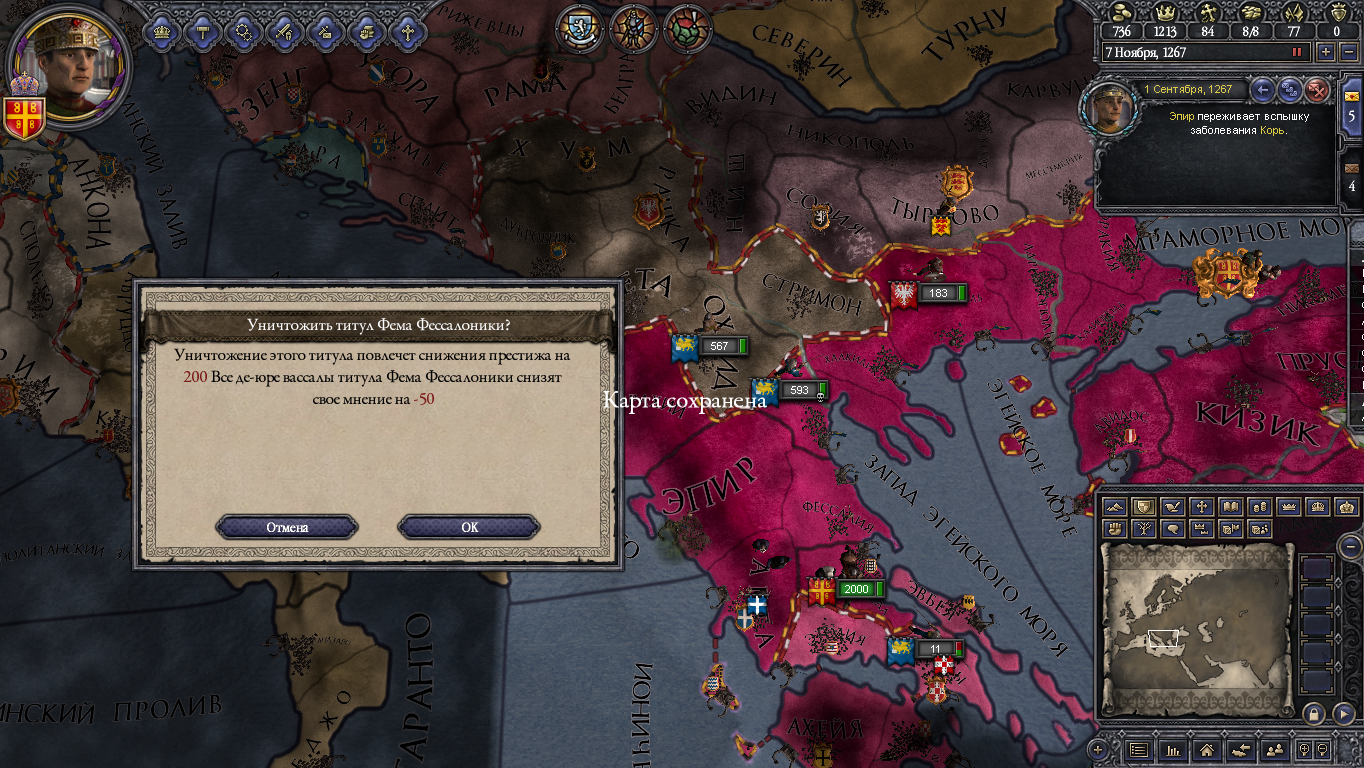Image resolution: width=1364 pixels, height=768 pixels.
Task: Open the cross religion menu tab
Action: pos(407,31)
